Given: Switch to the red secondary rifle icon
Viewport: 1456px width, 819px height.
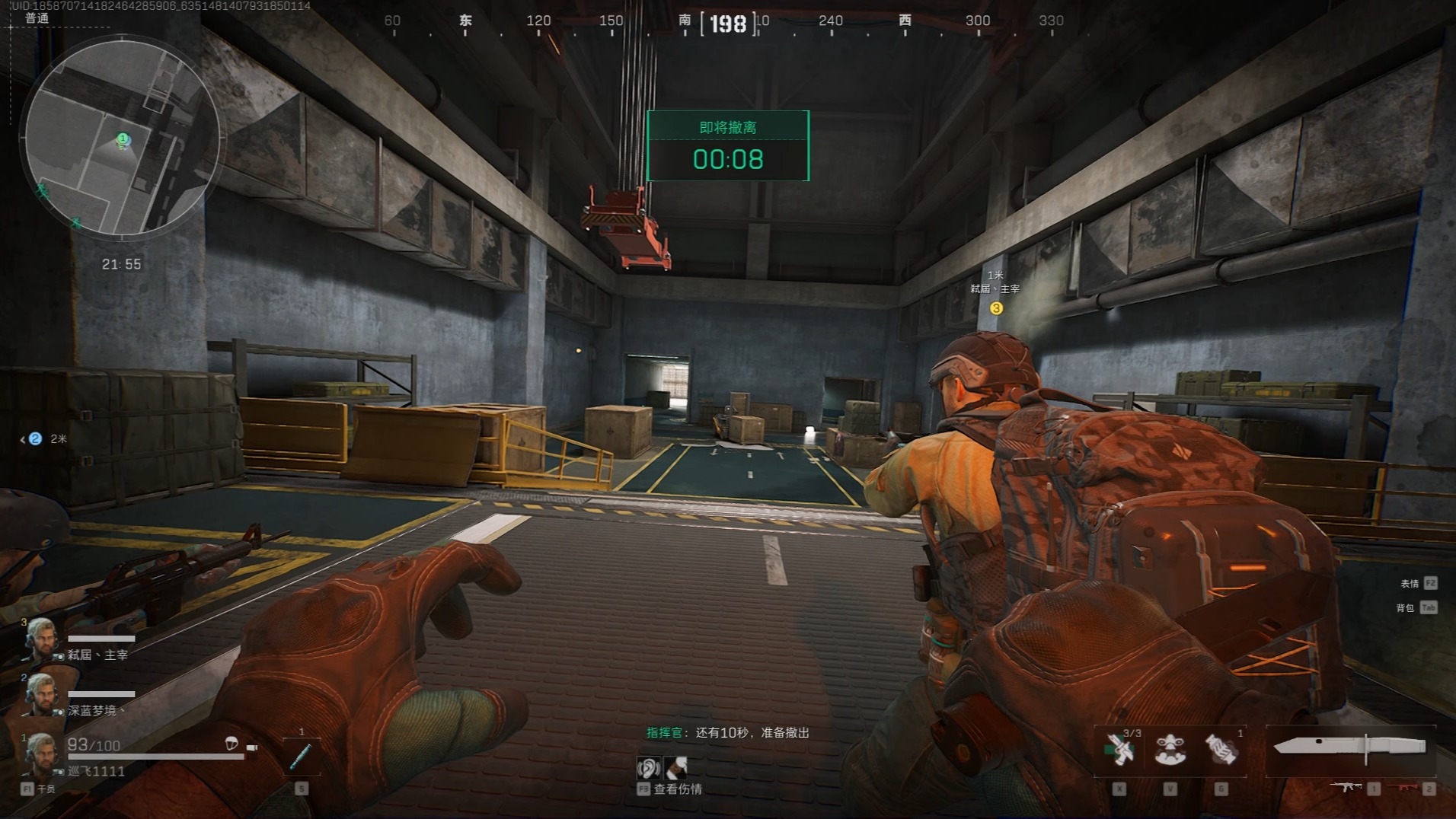Looking at the screenshot, I should coord(1403,787).
